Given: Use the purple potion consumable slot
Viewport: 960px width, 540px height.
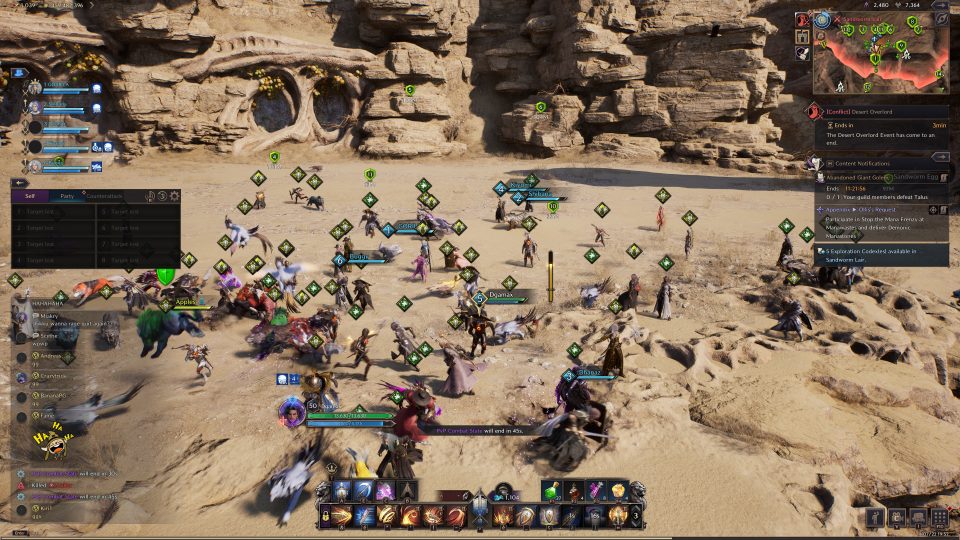Looking at the screenshot, I should [x=596, y=490].
